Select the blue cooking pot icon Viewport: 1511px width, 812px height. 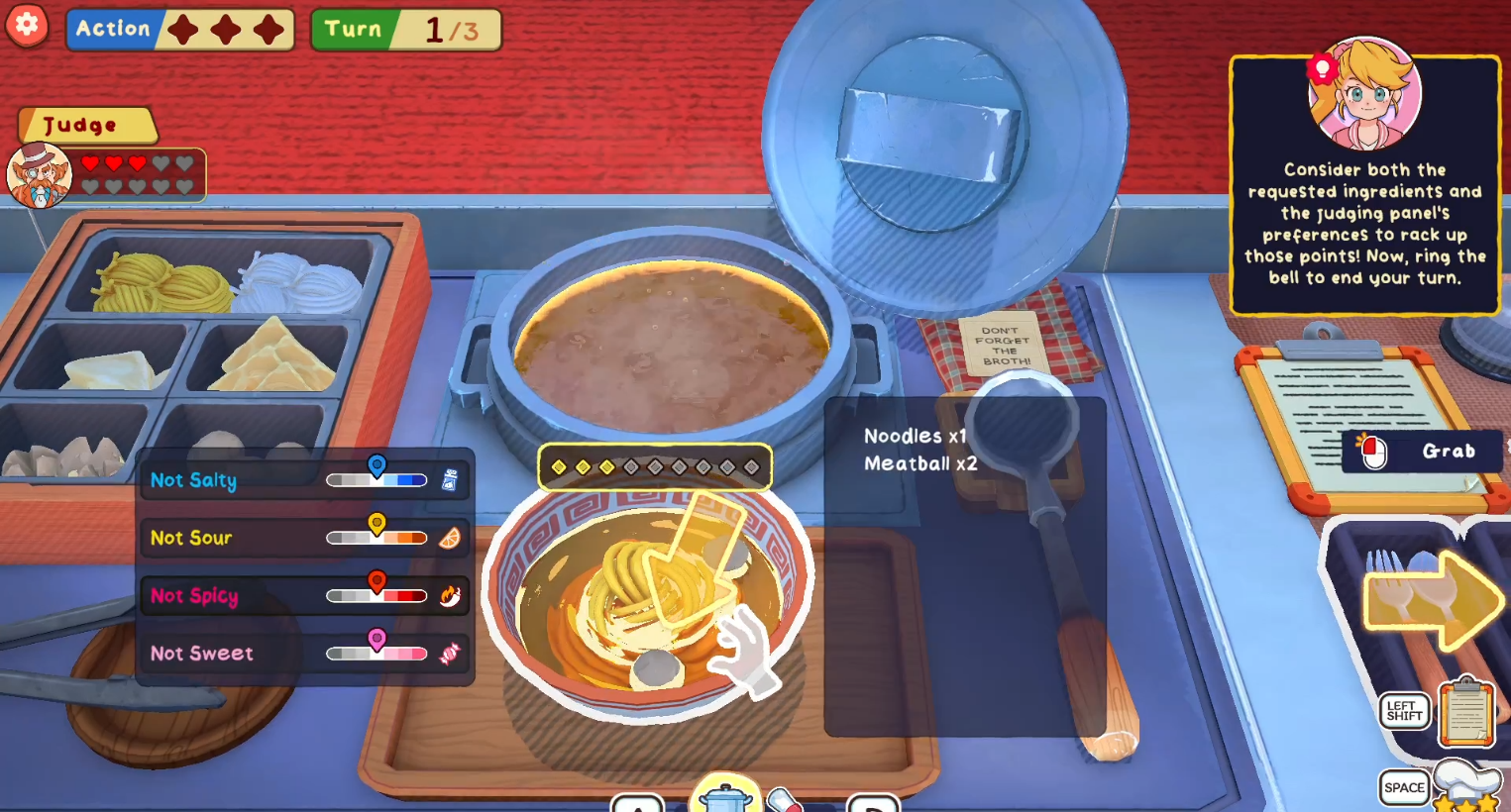725,797
